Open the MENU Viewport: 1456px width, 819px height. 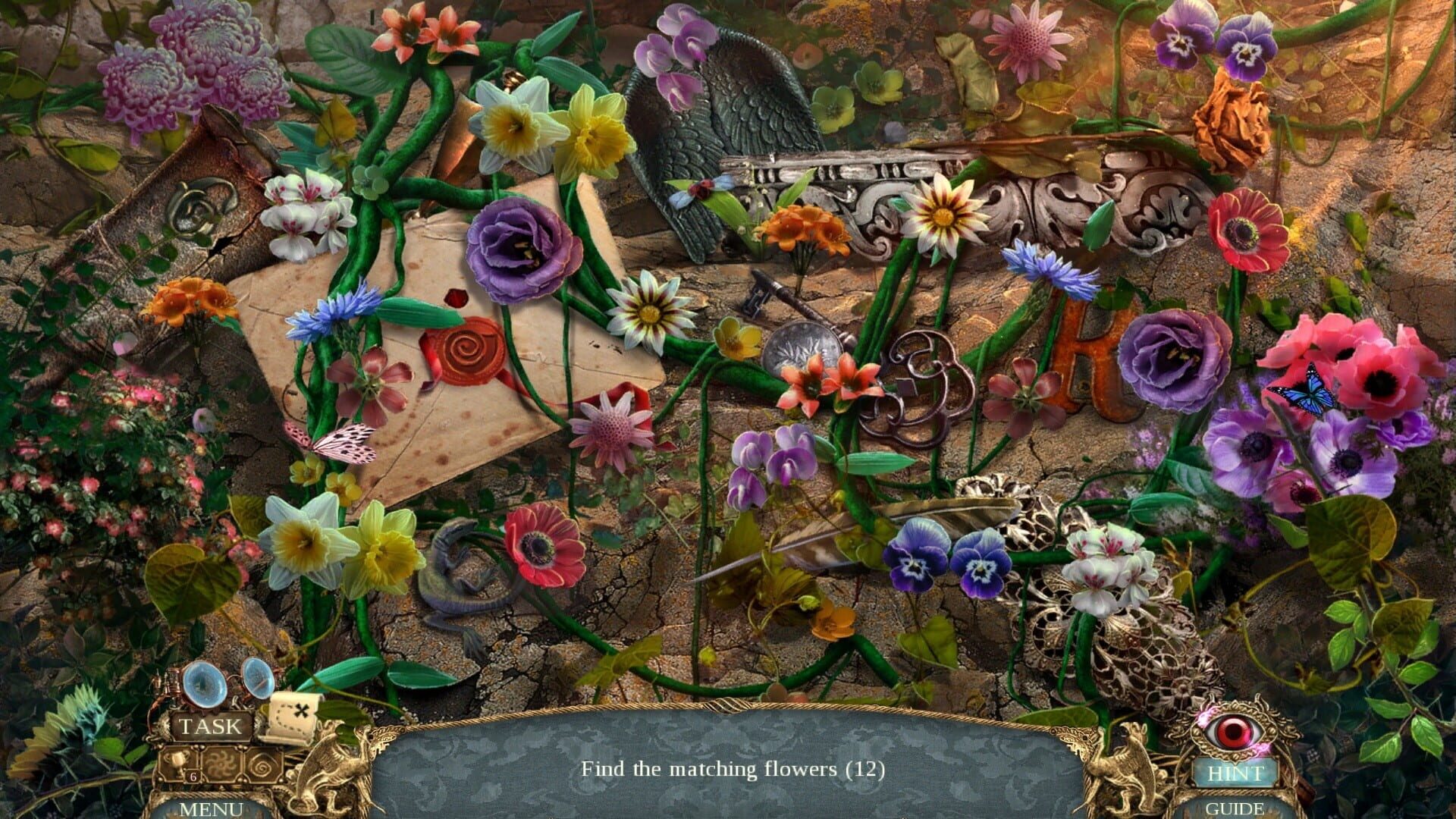coord(213,808)
